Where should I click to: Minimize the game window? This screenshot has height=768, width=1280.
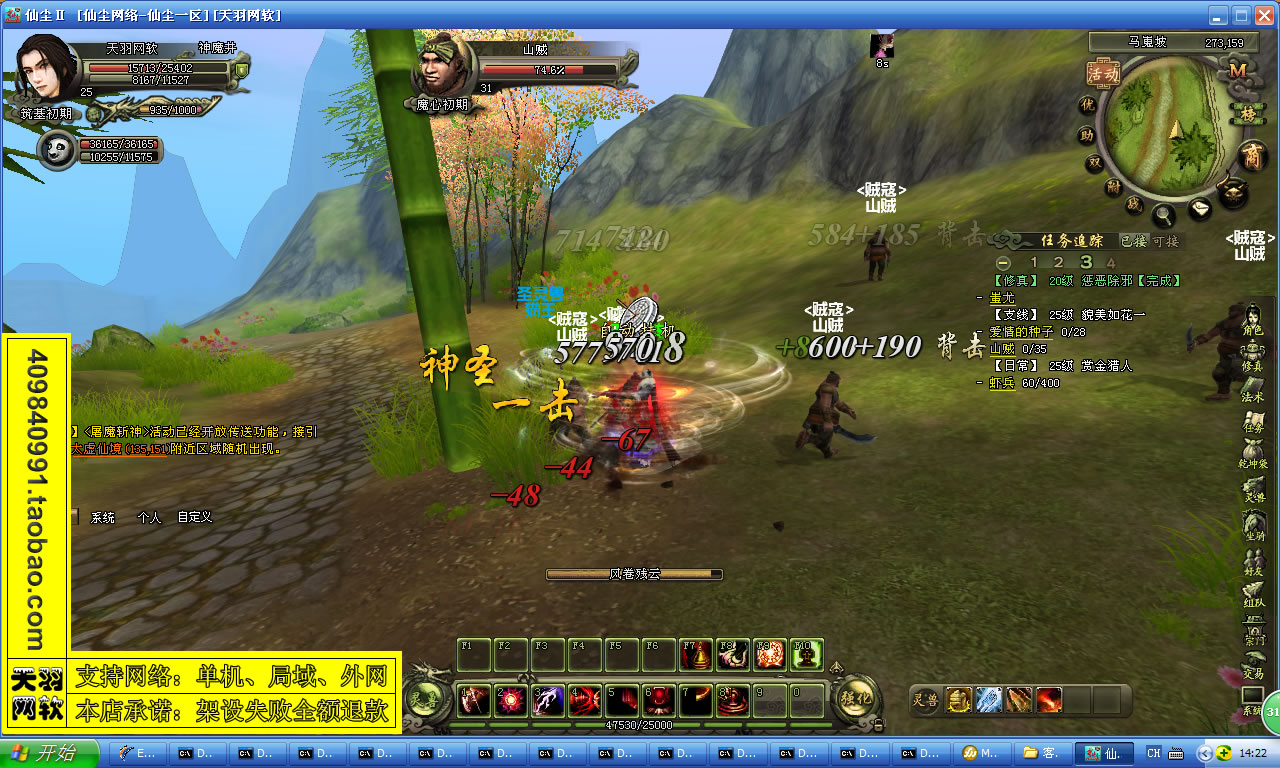(x=1217, y=15)
